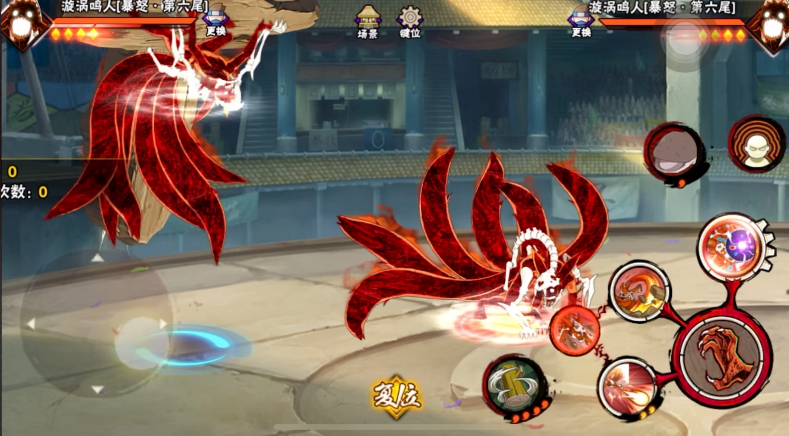Screen dimensions: 789x436
Task: Tap the joystick's left arrow
Action: point(31,324)
